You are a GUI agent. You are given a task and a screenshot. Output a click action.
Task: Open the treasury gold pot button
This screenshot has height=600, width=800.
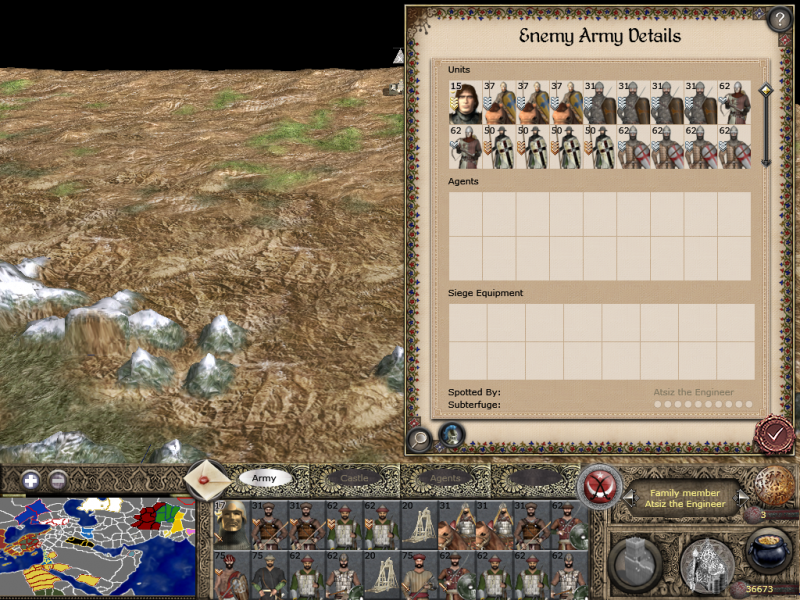[768, 550]
